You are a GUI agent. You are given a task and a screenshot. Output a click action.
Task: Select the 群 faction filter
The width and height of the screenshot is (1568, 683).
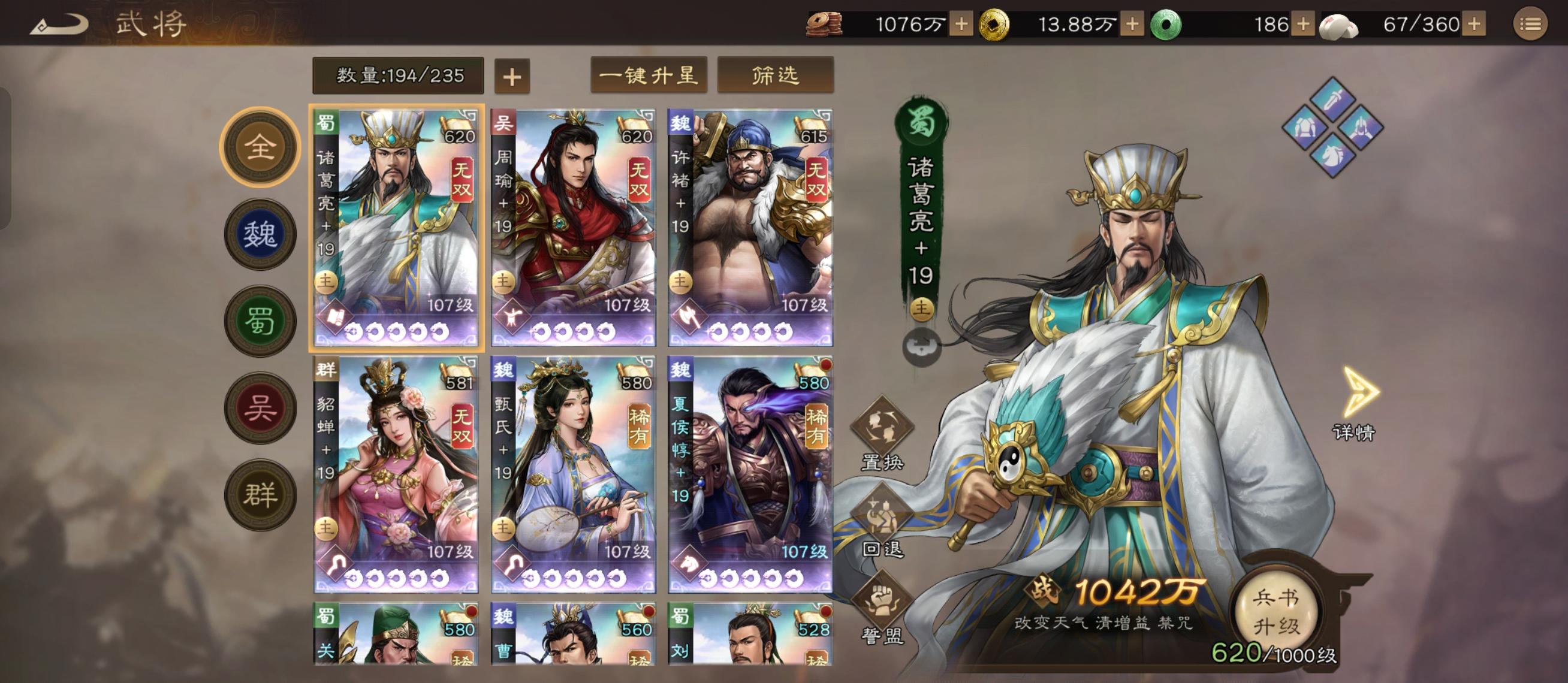(x=262, y=492)
